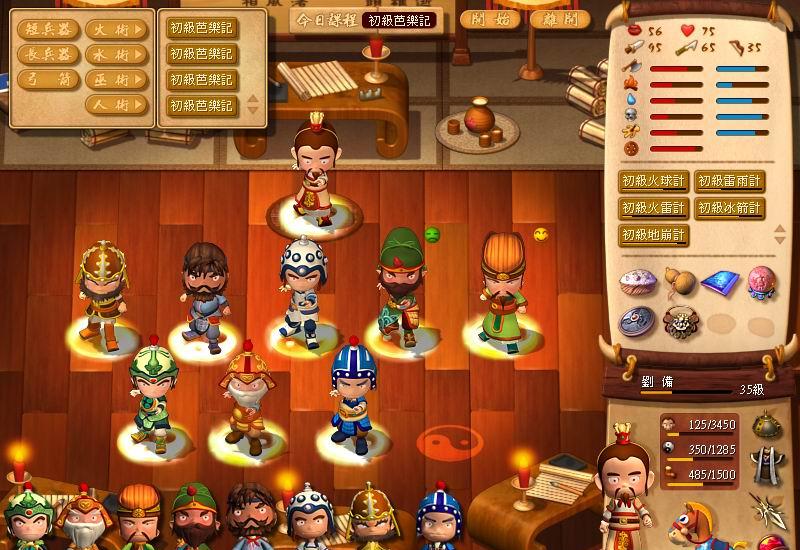Screen dimensions: 800x550
Task: Select the gourd item in inventory
Action: [x=679, y=281]
